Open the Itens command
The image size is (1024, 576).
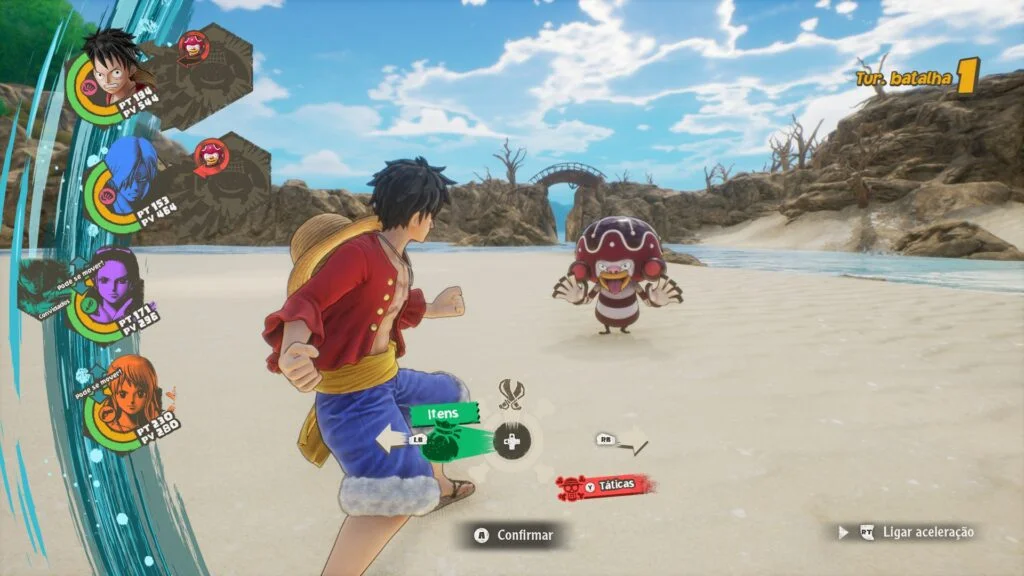pyautogui.click(x=443, y=413)
